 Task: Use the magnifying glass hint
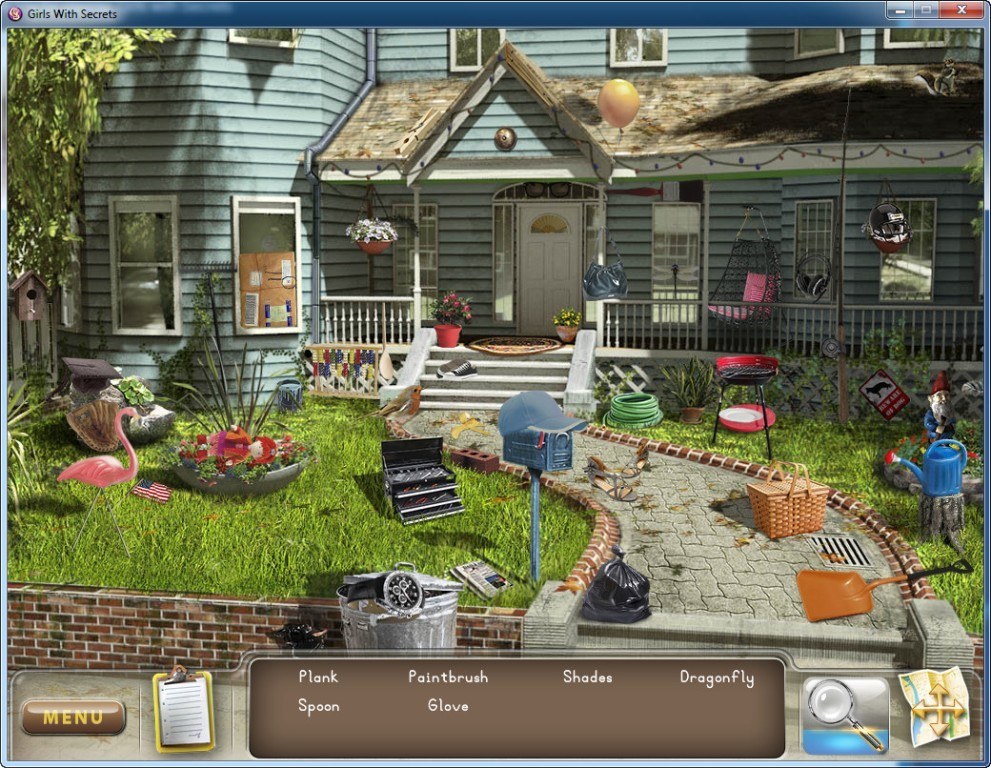tap(845, 714)
